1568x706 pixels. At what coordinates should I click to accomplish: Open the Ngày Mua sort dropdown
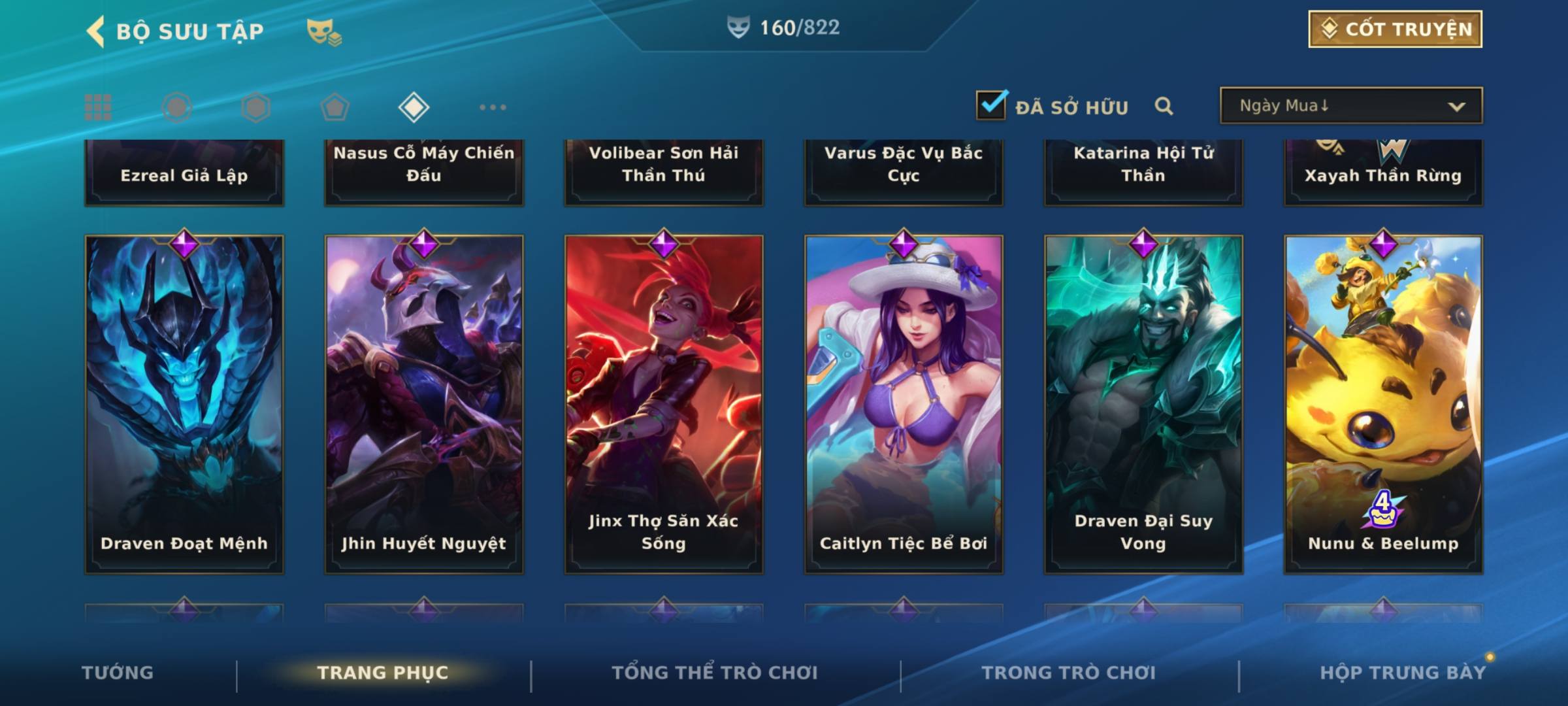(1350, 106)
